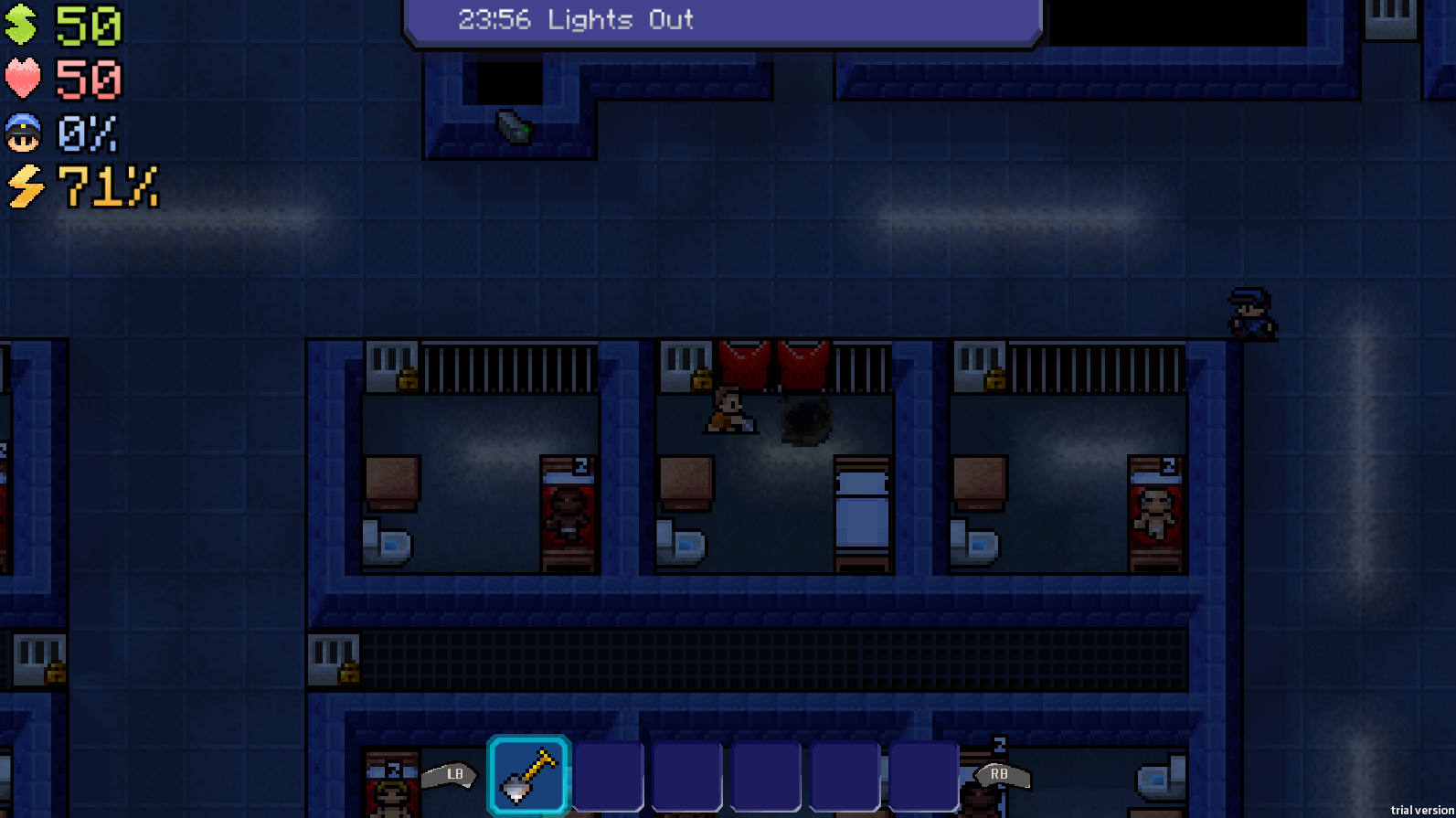Select the second empty hotbar slot
The image size is (1456, 818).
(x=686, y=775)
